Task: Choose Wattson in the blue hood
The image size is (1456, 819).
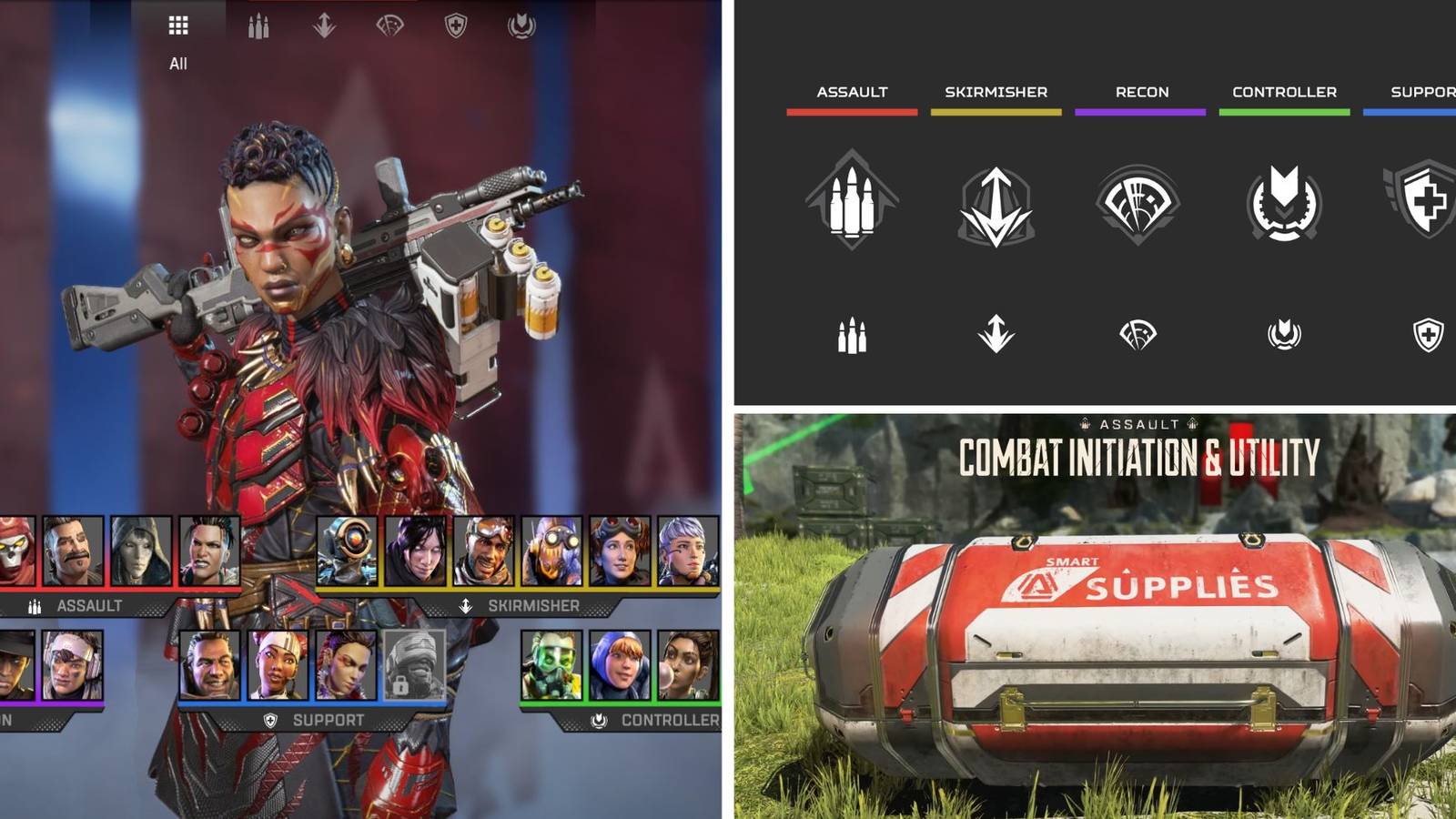Action: (620, 665)
